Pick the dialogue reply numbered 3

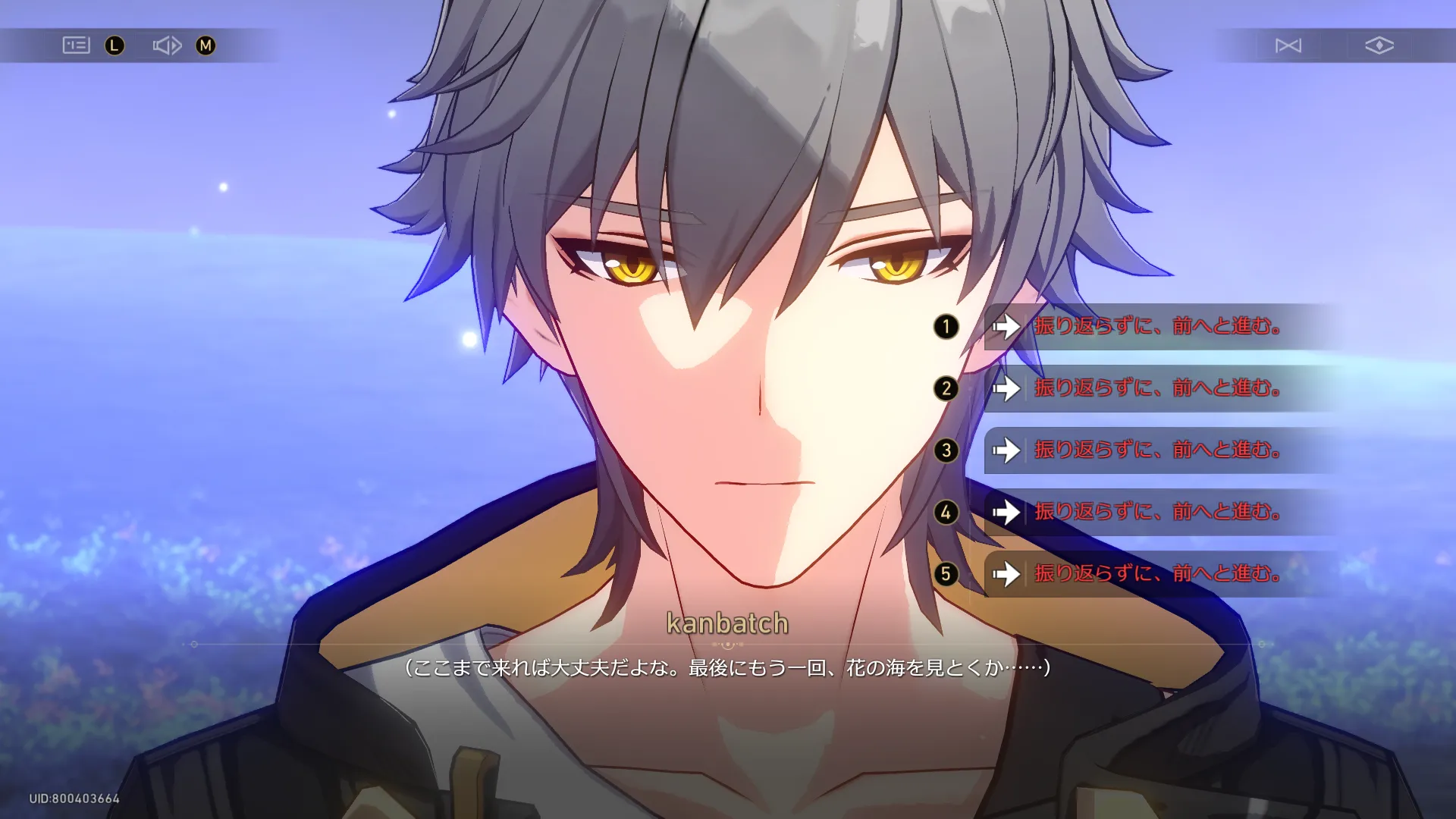tap(1156, 450)
